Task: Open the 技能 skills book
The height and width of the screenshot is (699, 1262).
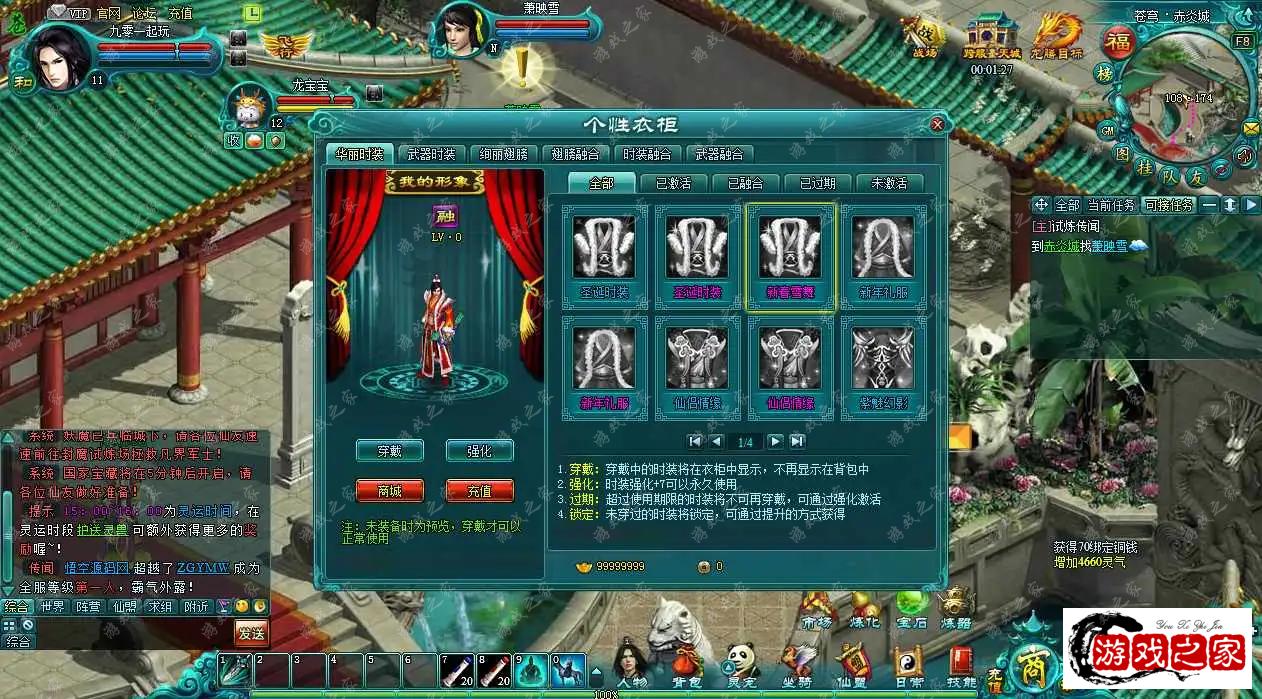Action: tap(961, 667)
